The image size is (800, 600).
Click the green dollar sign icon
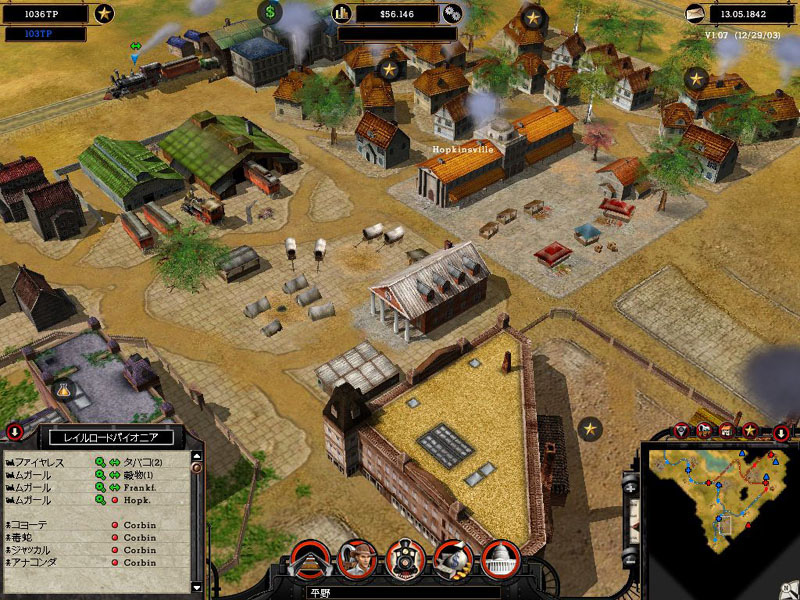coord(270,13)
